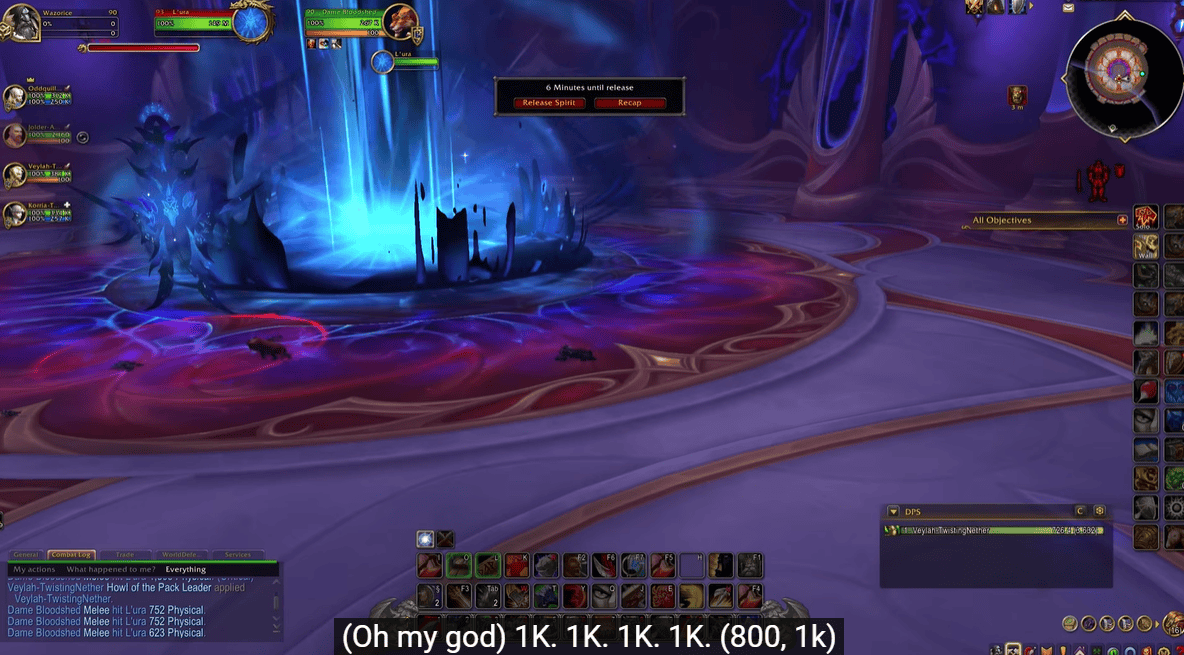Open the DPS meter dropdown arrow
1184x655 pixels.
pos(893,511)
